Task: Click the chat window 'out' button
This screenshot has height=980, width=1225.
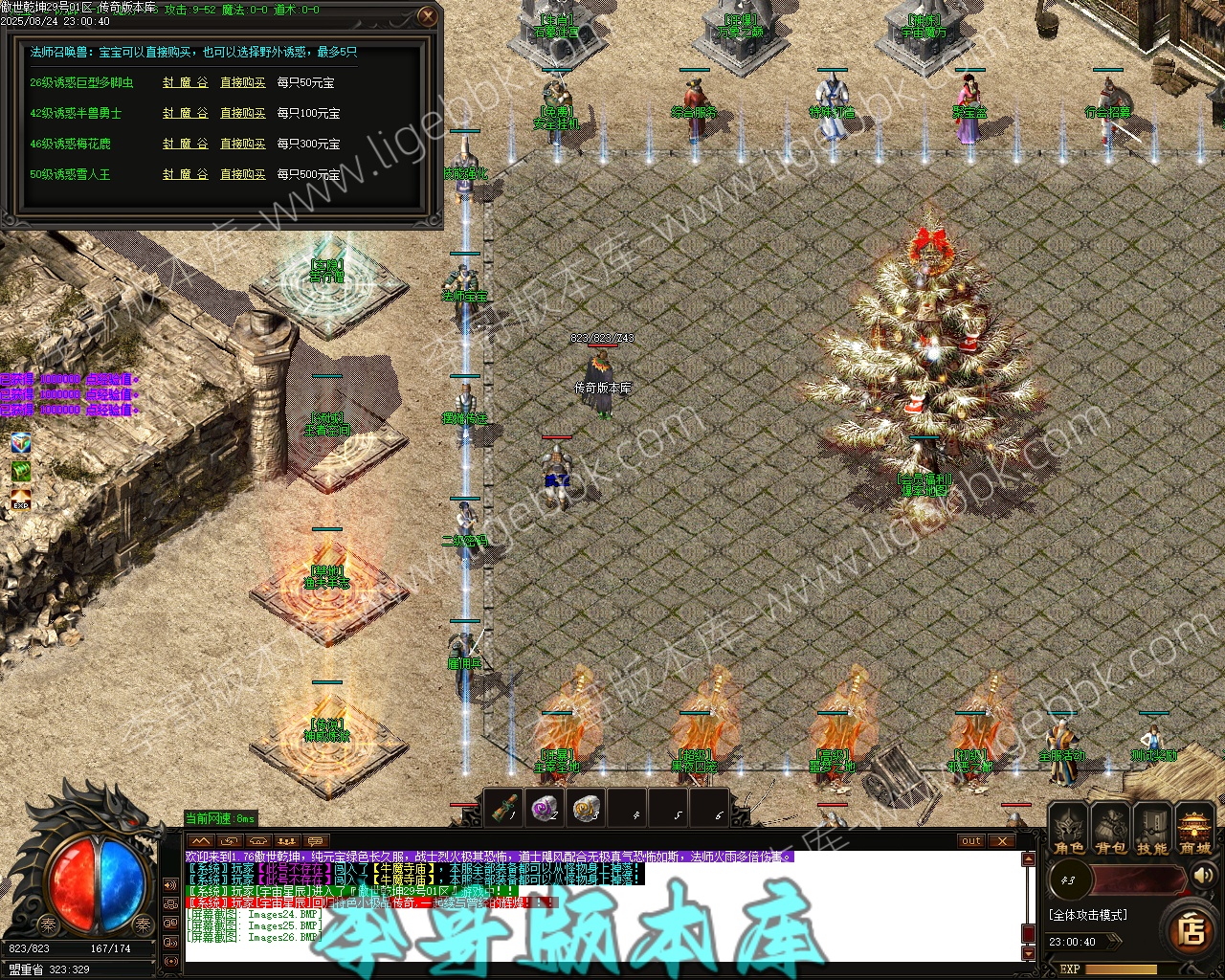Action: point(971,841)
